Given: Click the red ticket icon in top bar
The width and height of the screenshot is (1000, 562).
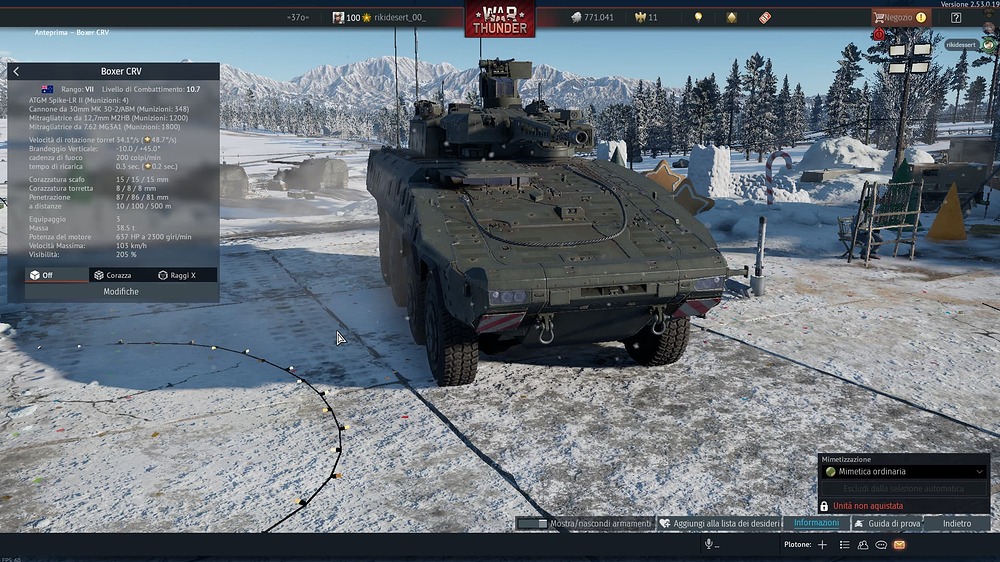Looking at the screenshot, I should [765, 17].
